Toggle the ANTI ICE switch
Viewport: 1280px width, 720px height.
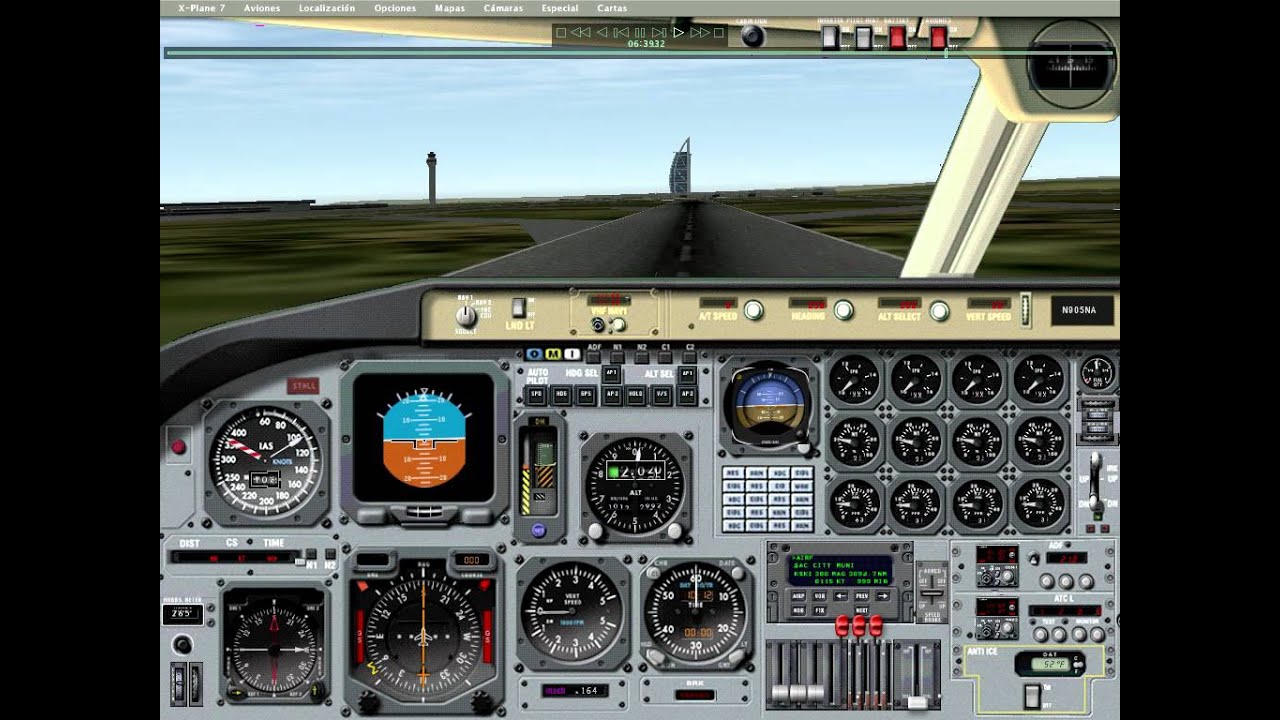1032,697
